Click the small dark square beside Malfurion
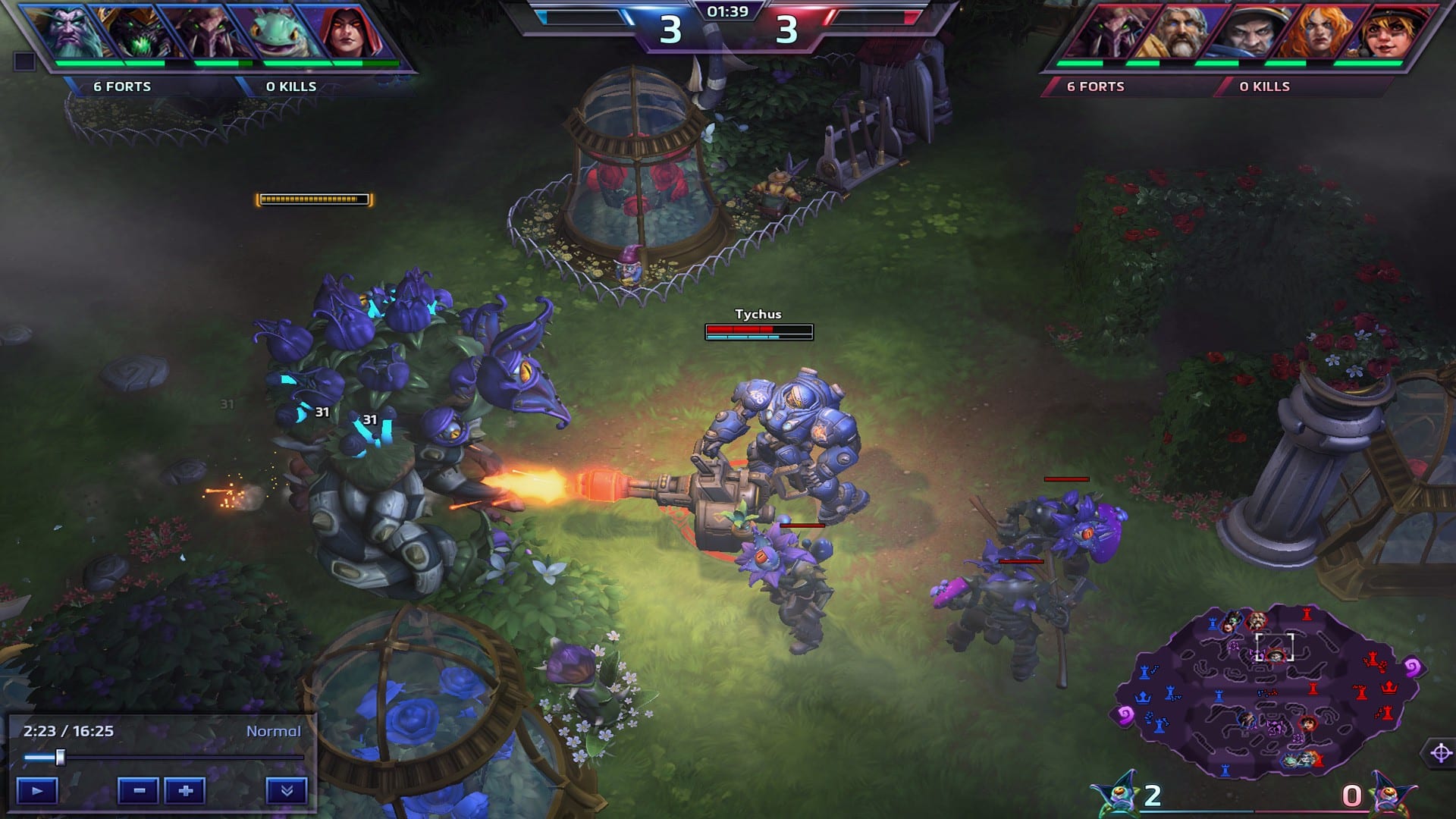This screenshot has width=1456, height=819. pyautogui.click(x=24, y=61)
